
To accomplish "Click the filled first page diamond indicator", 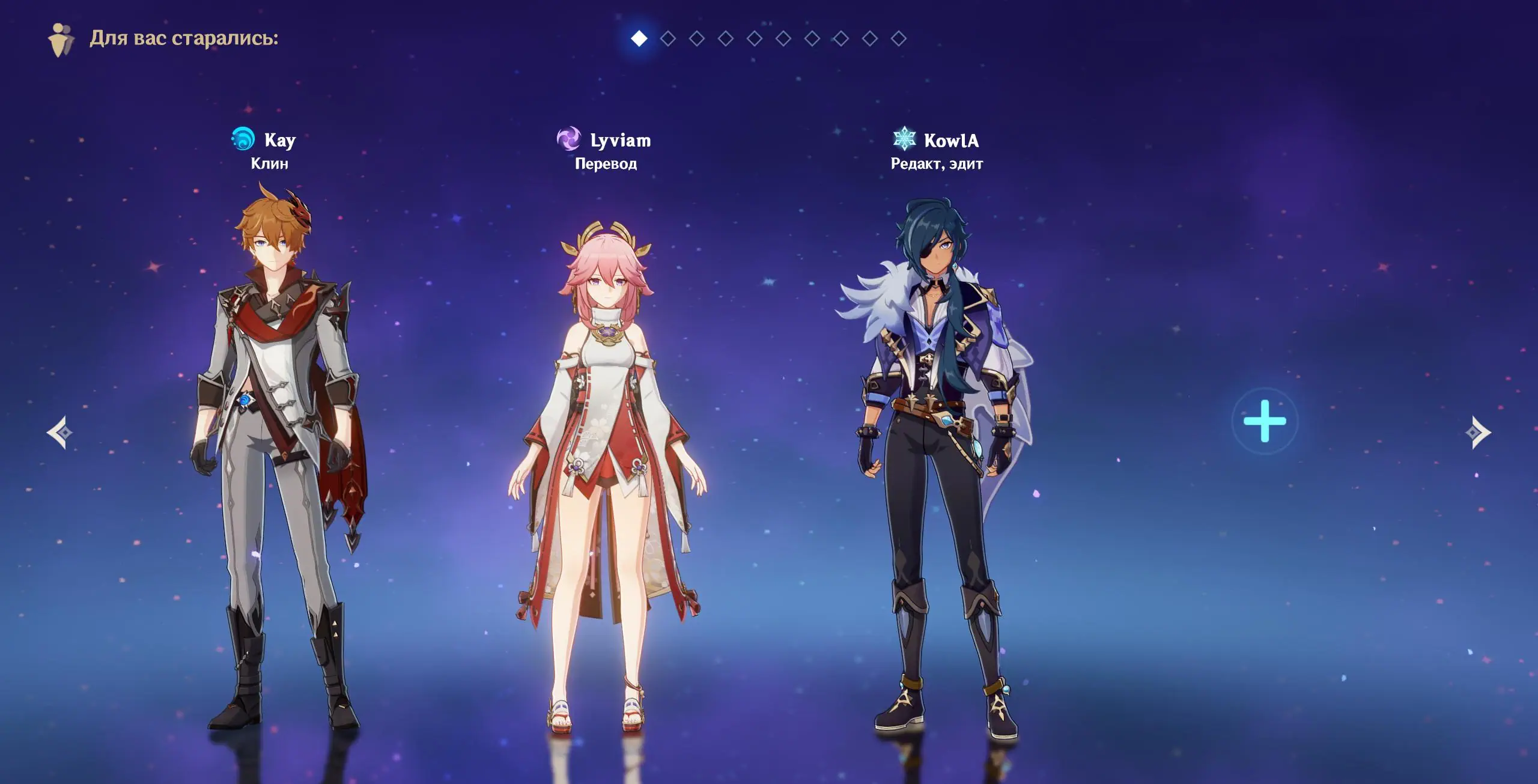I will (639, 38).
